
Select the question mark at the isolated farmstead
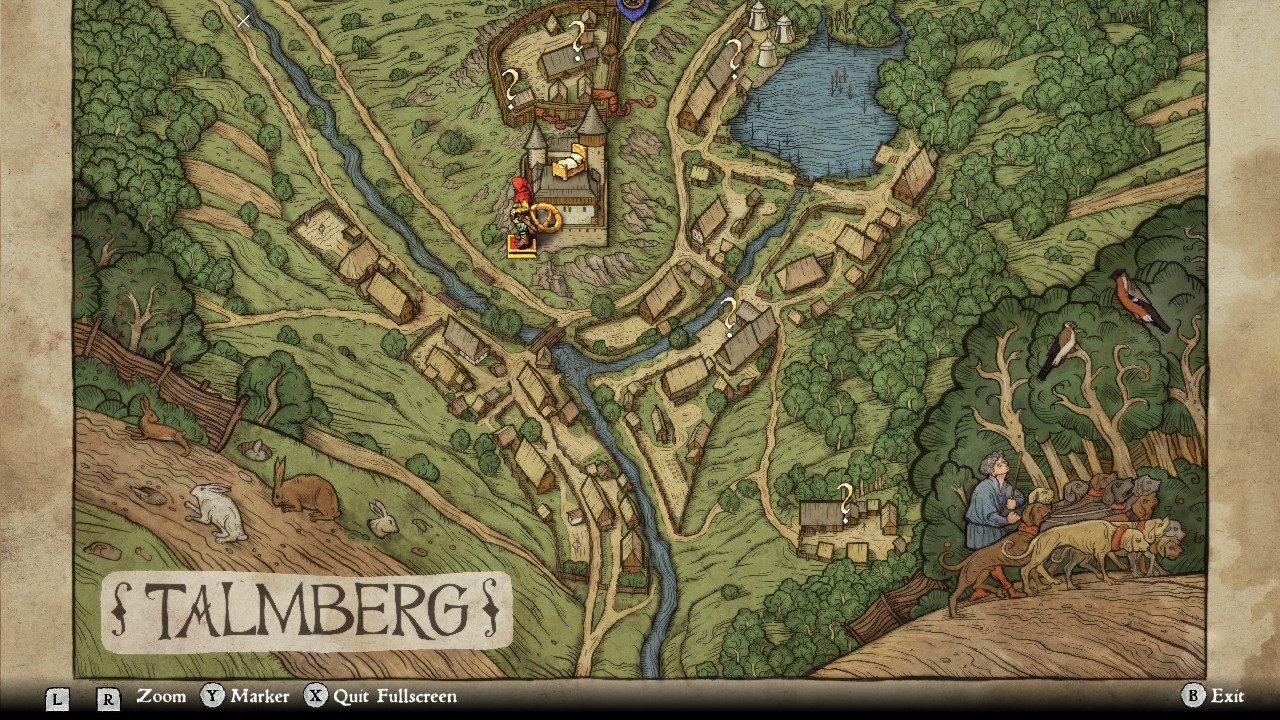click(845, 502)
